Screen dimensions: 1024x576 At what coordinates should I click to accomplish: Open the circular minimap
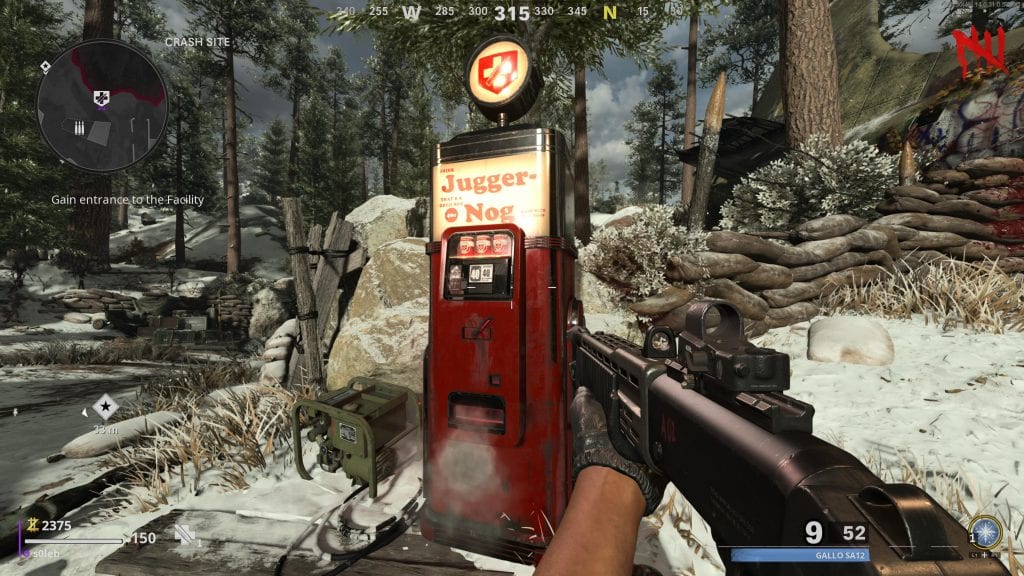coord(102,105)
